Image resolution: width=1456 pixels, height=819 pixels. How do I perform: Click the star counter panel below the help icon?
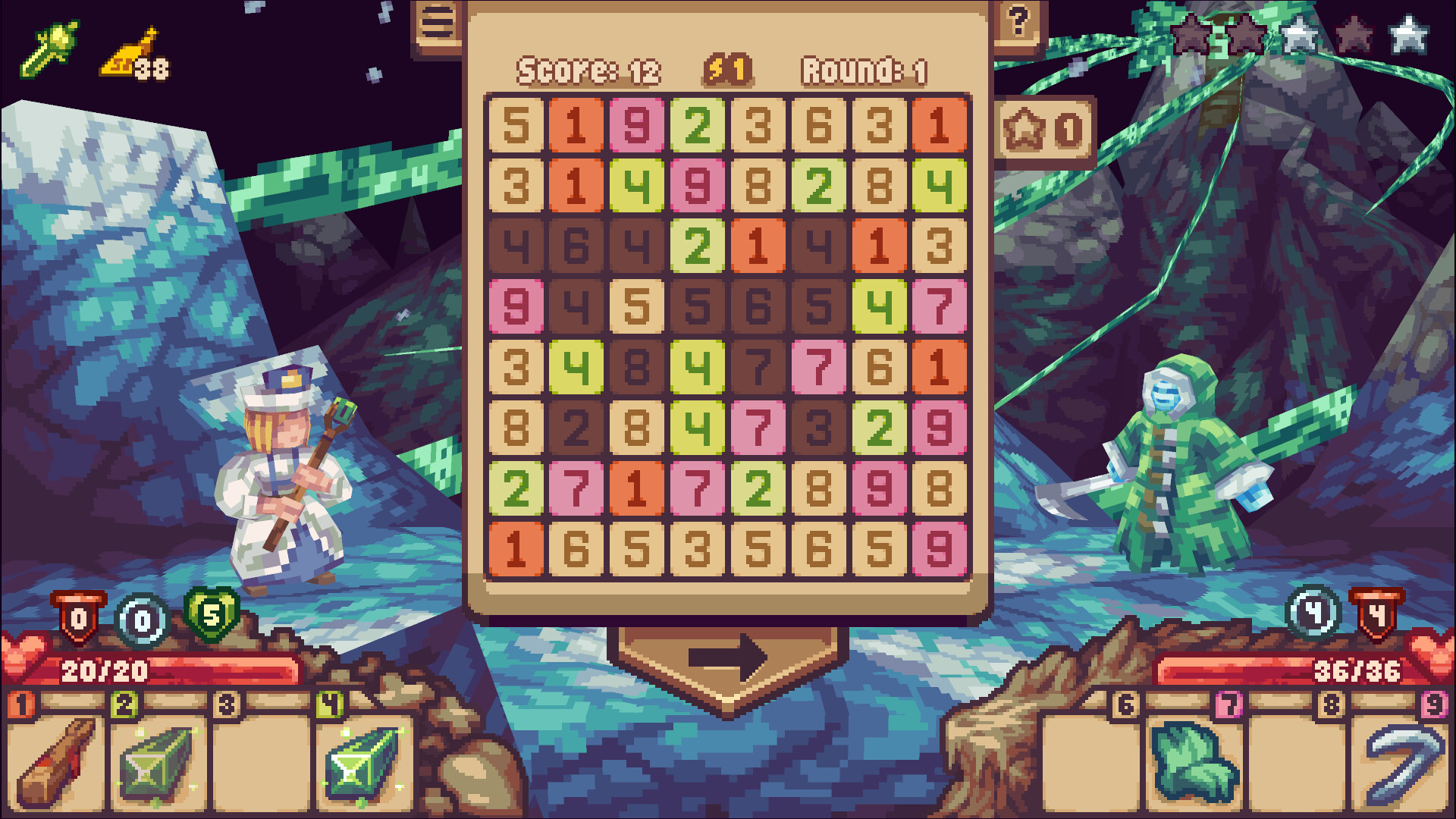[x=1046, y=129]
